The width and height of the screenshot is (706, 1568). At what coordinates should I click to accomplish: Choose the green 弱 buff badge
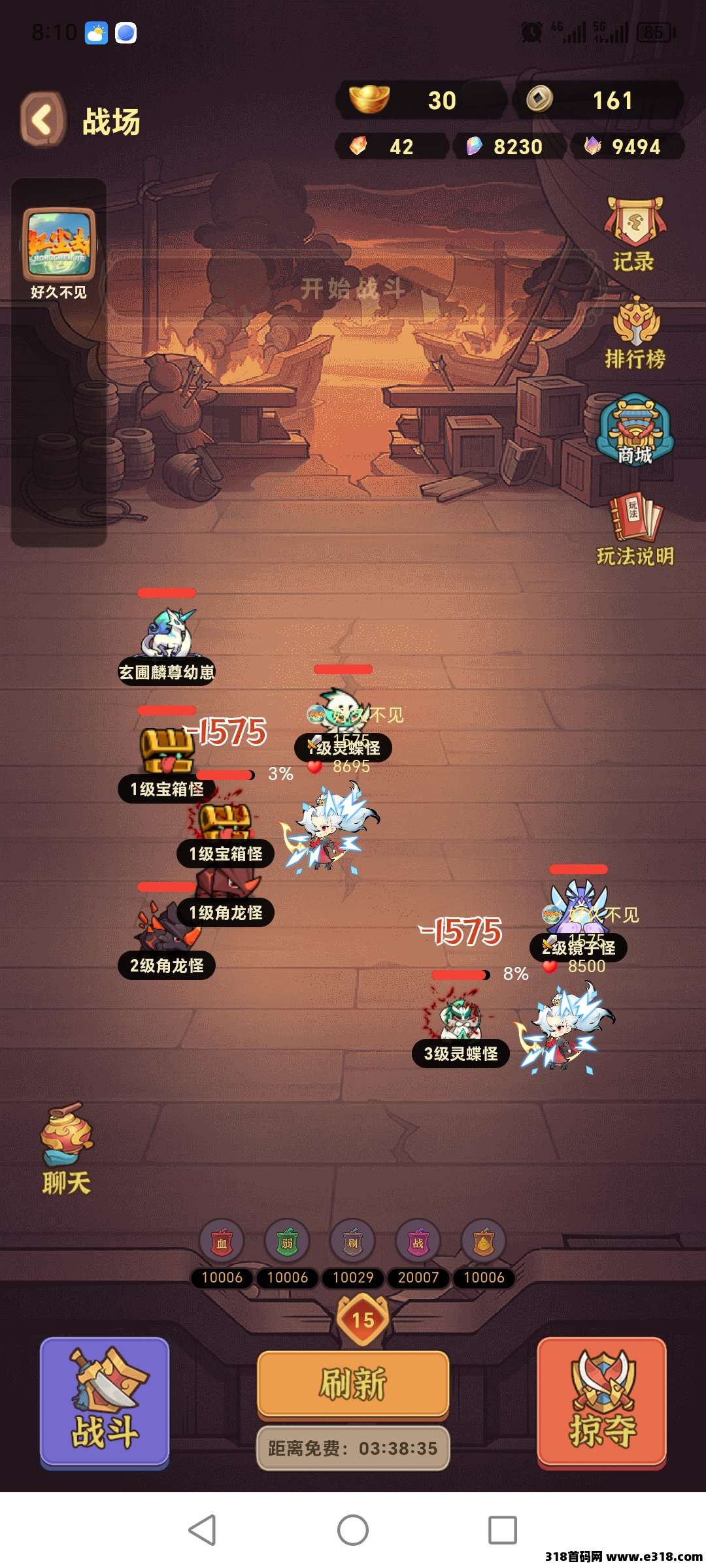coord(287,1242)
